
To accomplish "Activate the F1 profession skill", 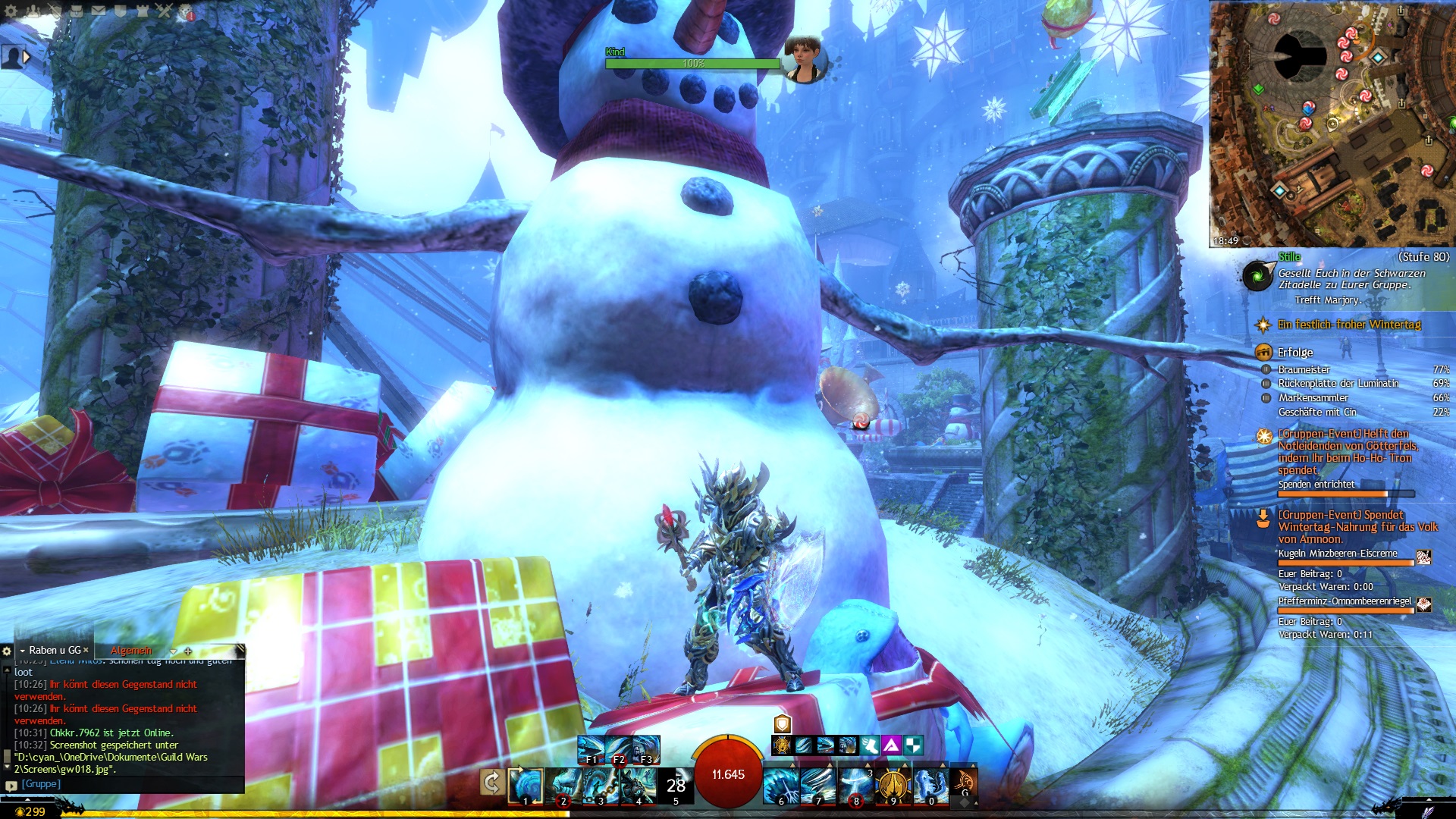I will pos(591,749).
